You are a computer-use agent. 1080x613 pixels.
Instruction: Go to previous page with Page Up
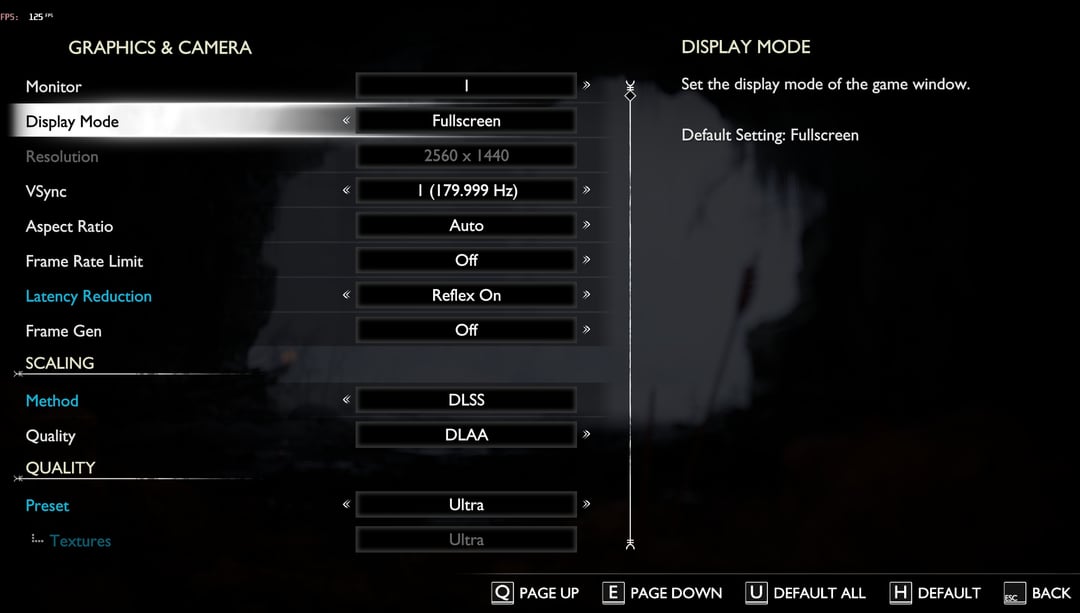point(536,593)
